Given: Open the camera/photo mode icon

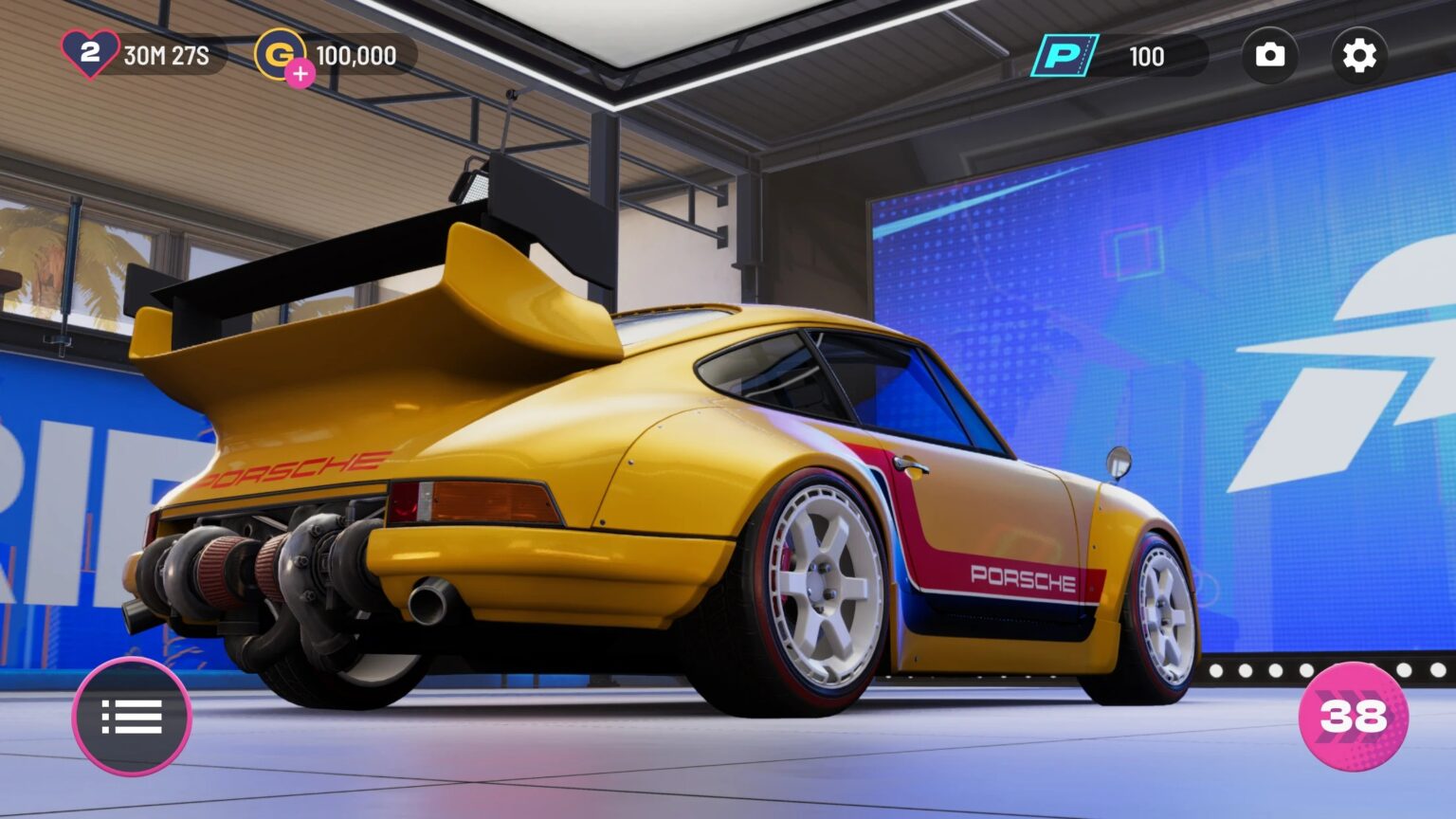Looking at the screenshot, I should [1270, 54].
